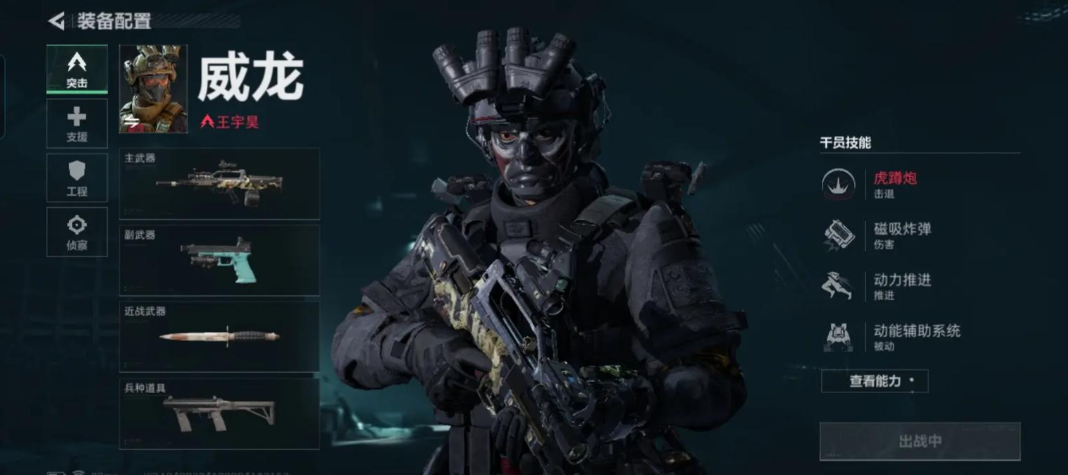
Task: Open the 工程 engineer class tab
Action: (77, 178)
